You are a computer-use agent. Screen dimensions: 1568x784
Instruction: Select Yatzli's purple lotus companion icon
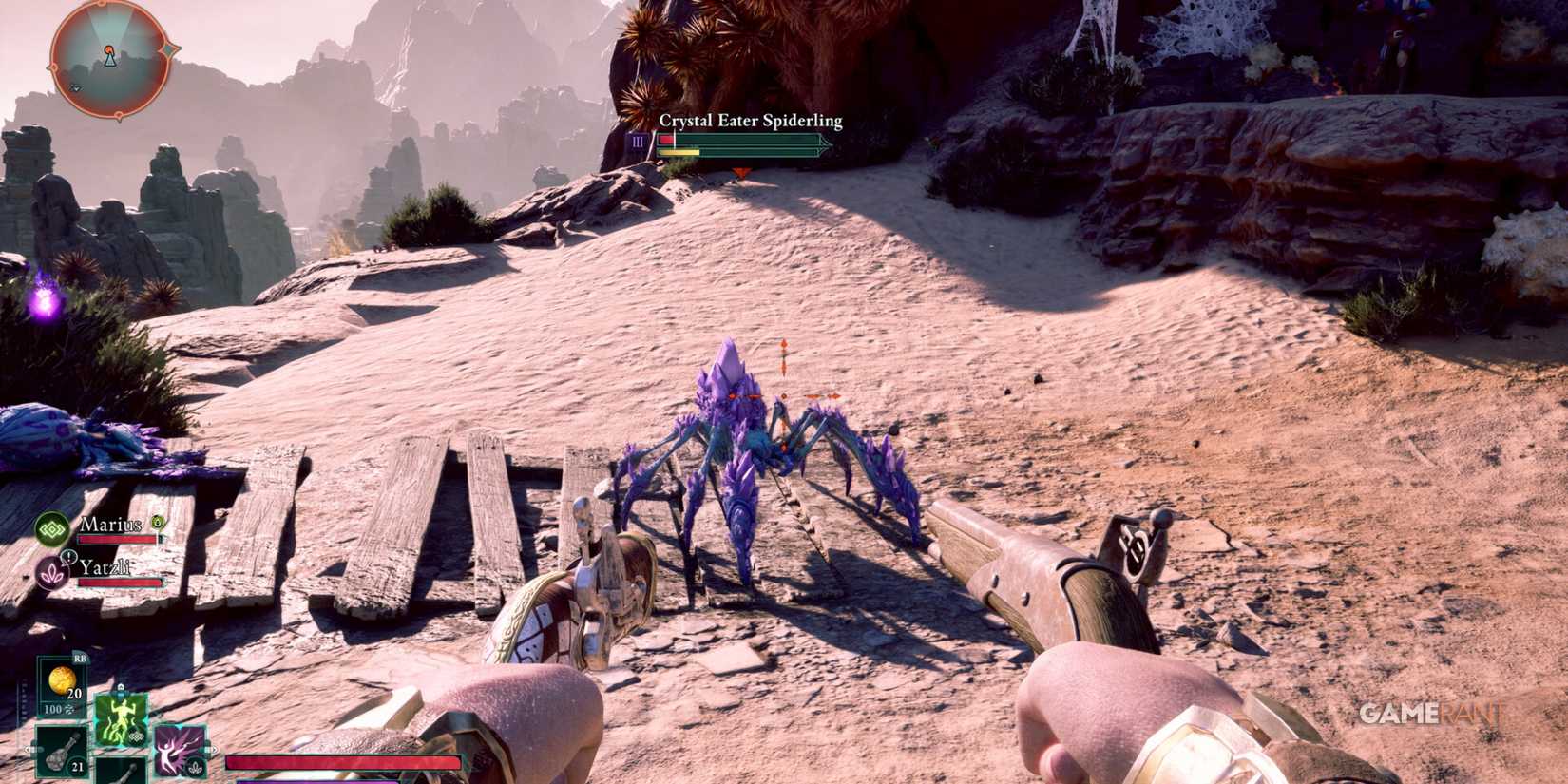(x=52, y=573)
